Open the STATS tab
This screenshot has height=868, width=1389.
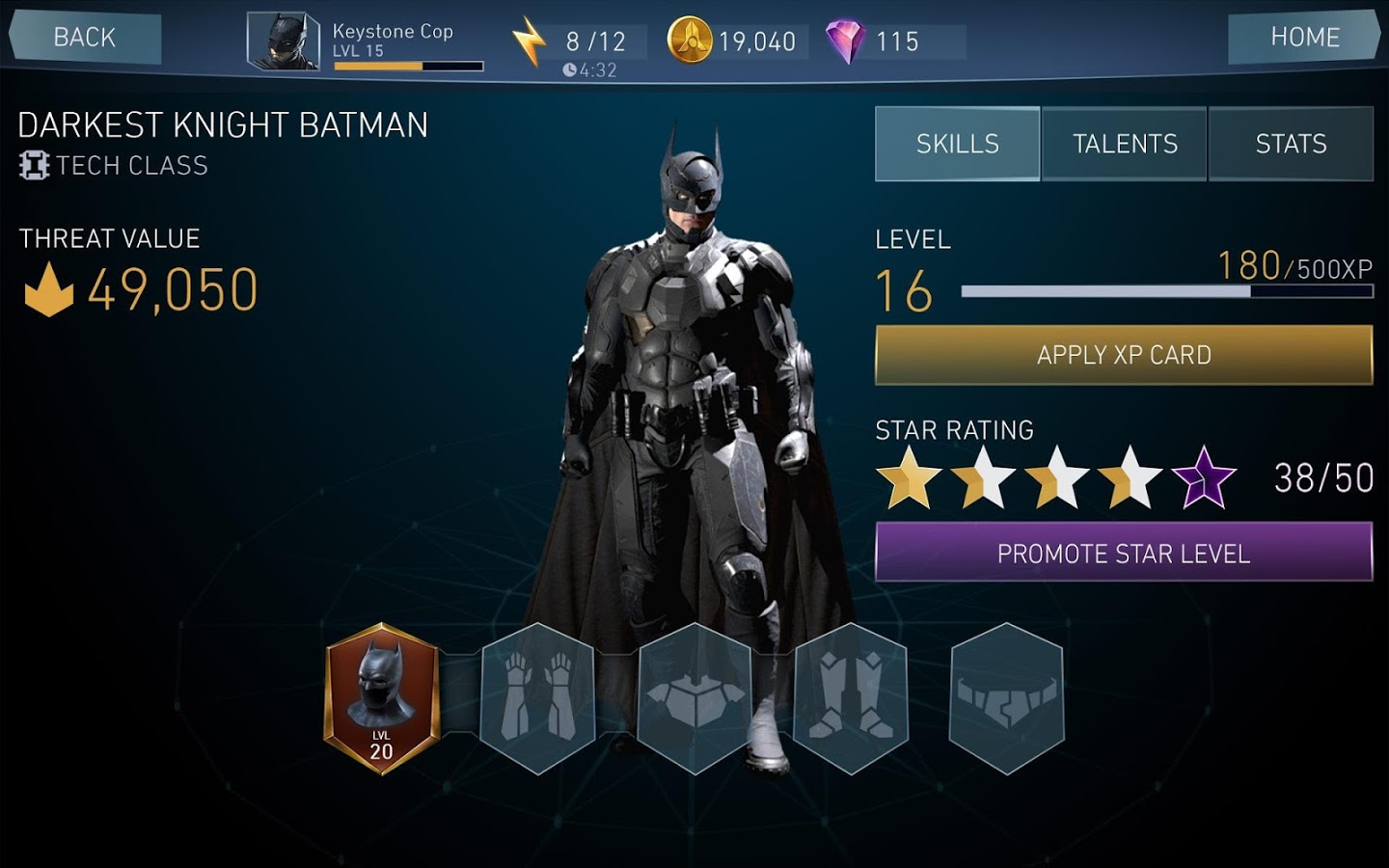(1291, 144)
